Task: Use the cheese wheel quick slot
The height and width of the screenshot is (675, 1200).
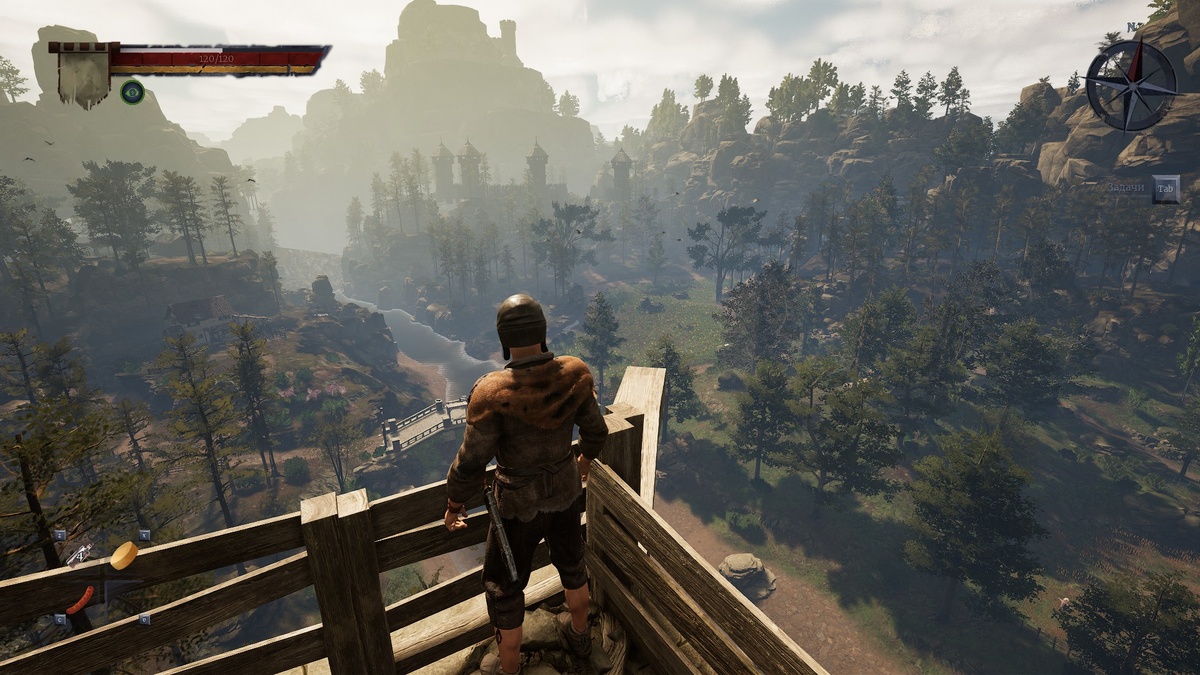Action: (x=124, y=555)
